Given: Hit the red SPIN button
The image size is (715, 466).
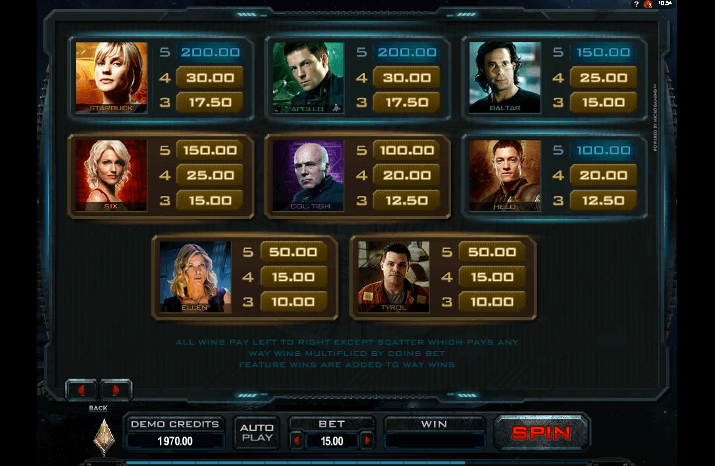Looking at the screenshot, I should coord(541,432).
